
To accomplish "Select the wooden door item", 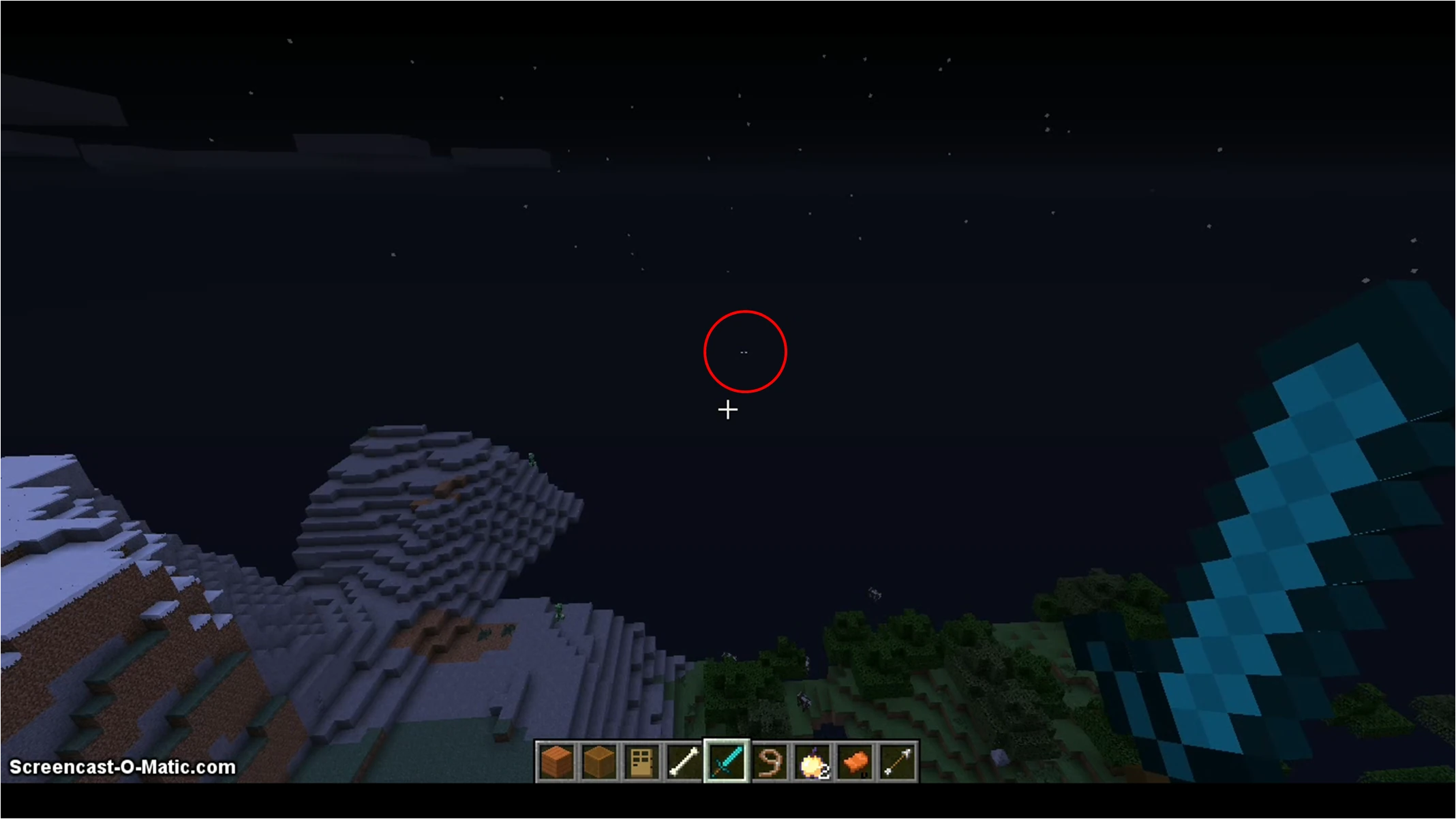I will click(x=642, y=761).
